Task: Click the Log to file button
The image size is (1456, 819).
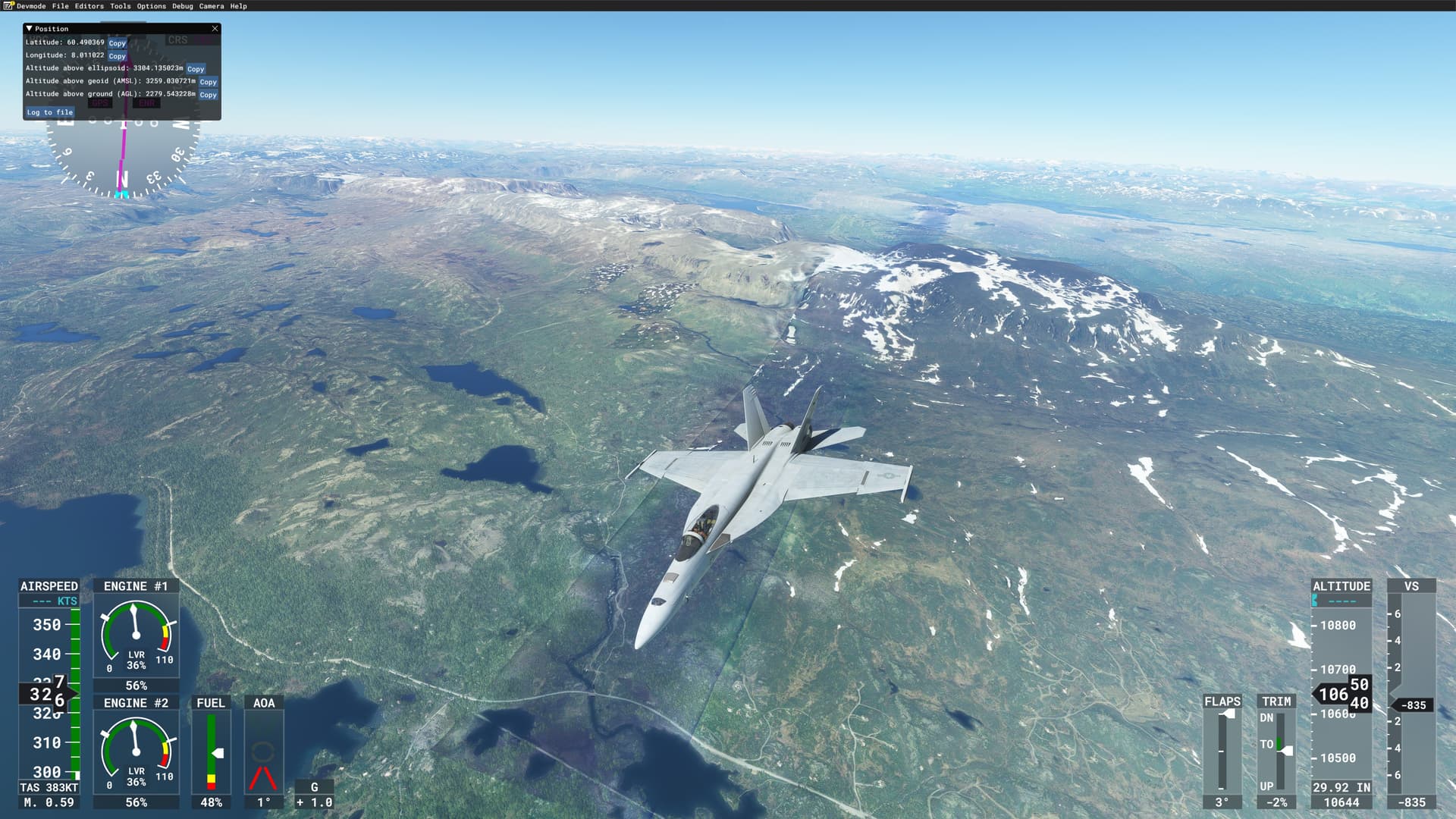Action: click(49, 112)
